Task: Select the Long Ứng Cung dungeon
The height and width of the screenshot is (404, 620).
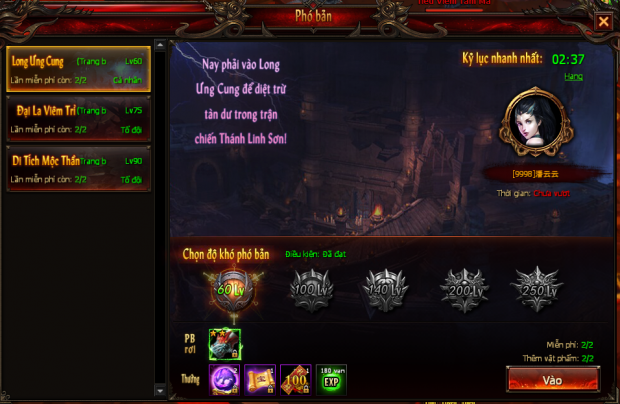Action: point(78,69)
